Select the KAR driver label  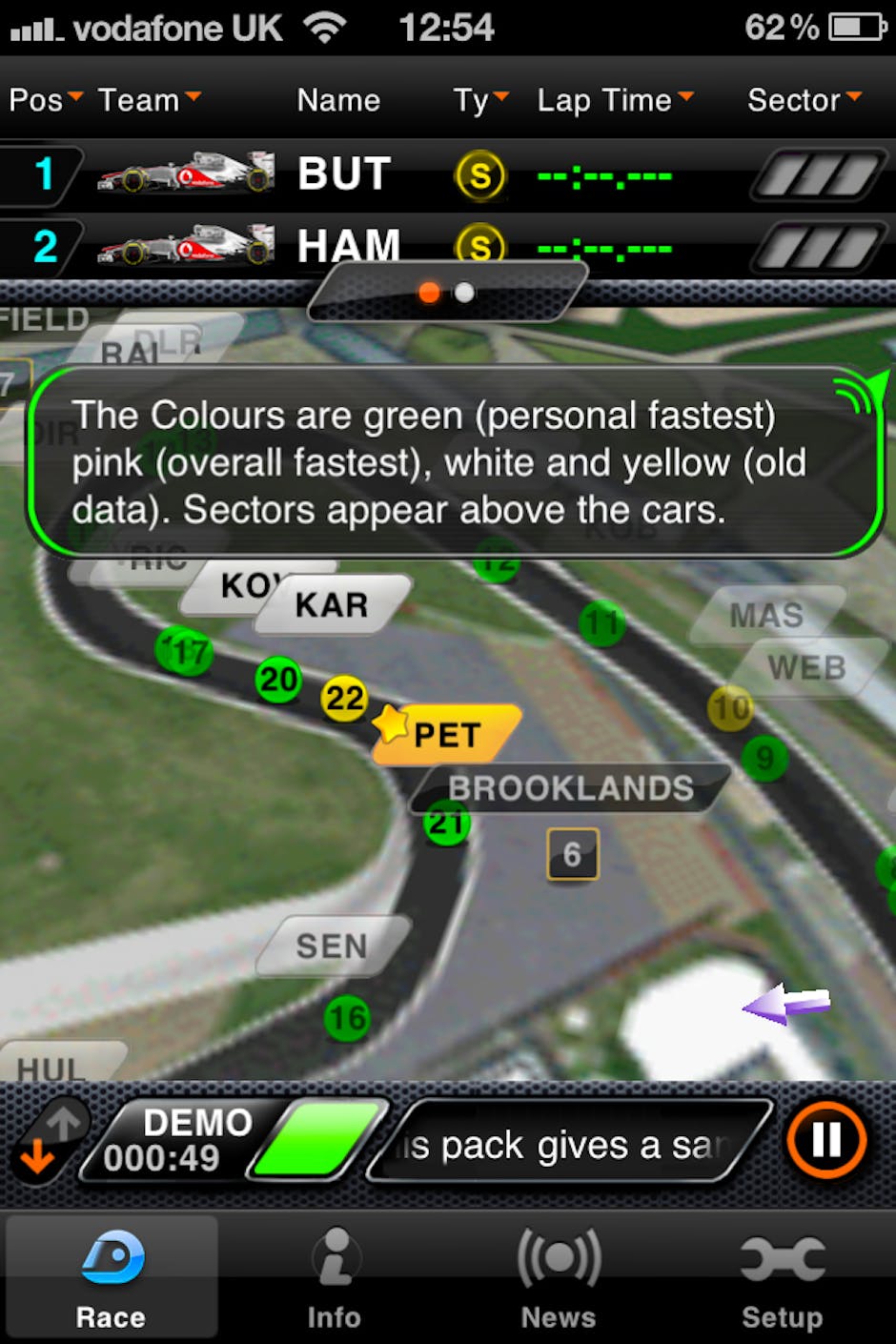pos(332,604)
